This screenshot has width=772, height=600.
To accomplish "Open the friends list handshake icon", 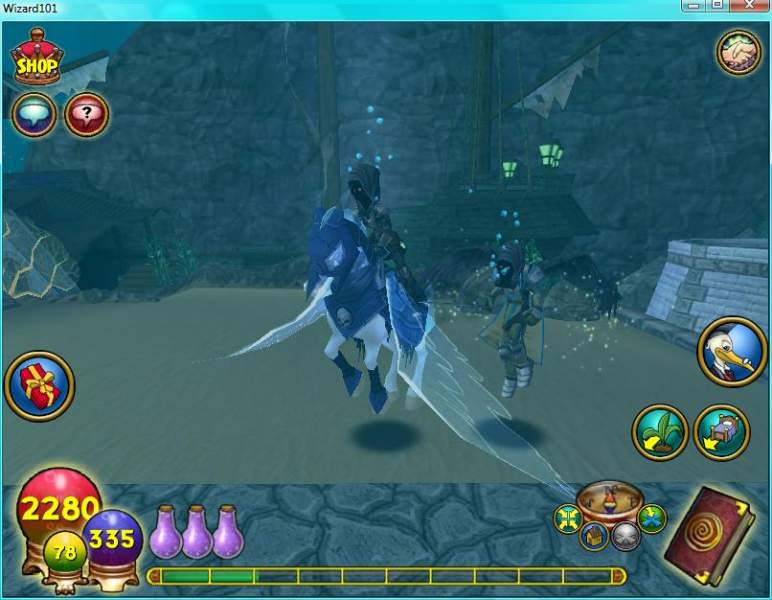I will [739, 53].
